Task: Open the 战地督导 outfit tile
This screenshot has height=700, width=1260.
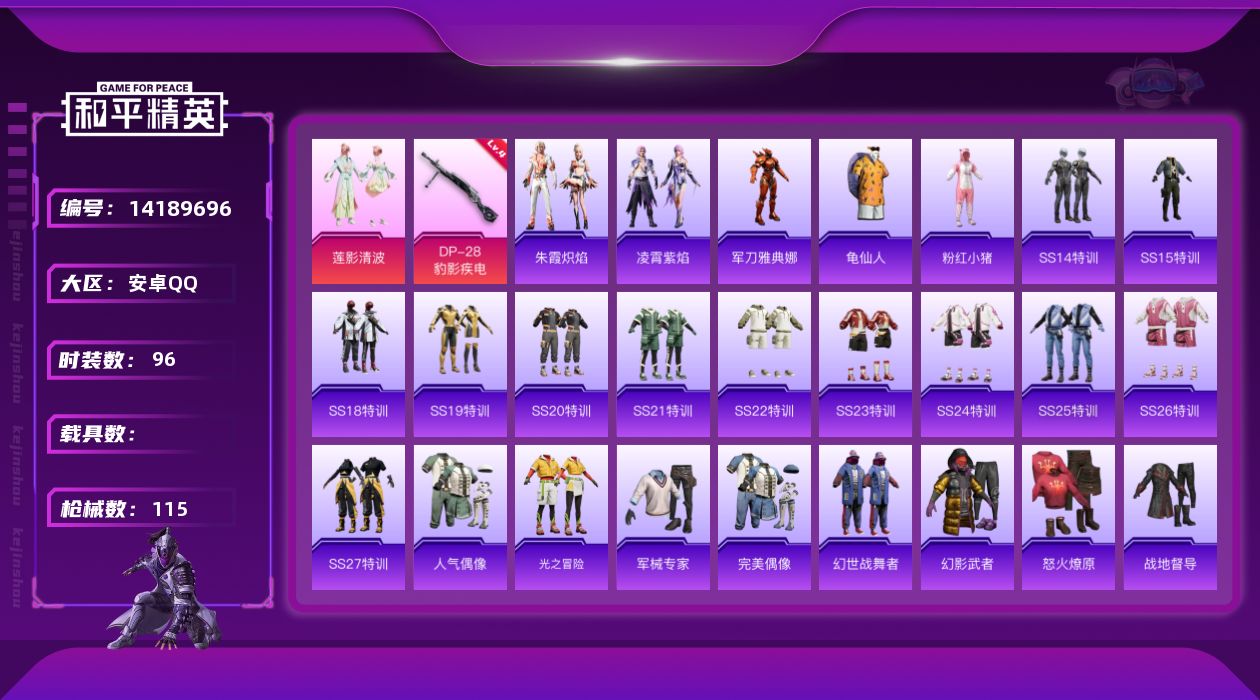Action: 1170,516
